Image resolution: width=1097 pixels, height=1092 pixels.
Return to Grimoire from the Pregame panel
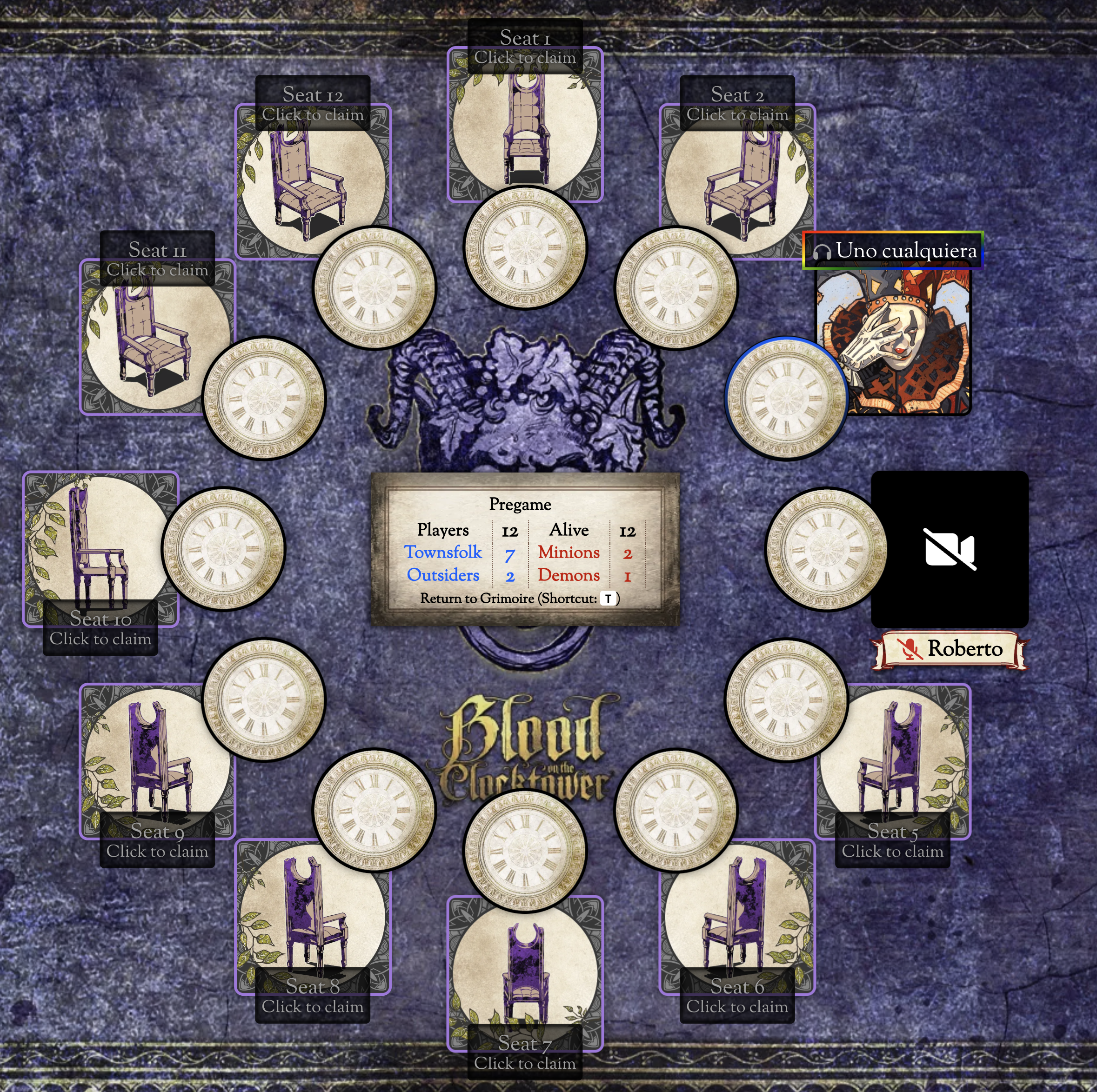[x=520, y=598]
